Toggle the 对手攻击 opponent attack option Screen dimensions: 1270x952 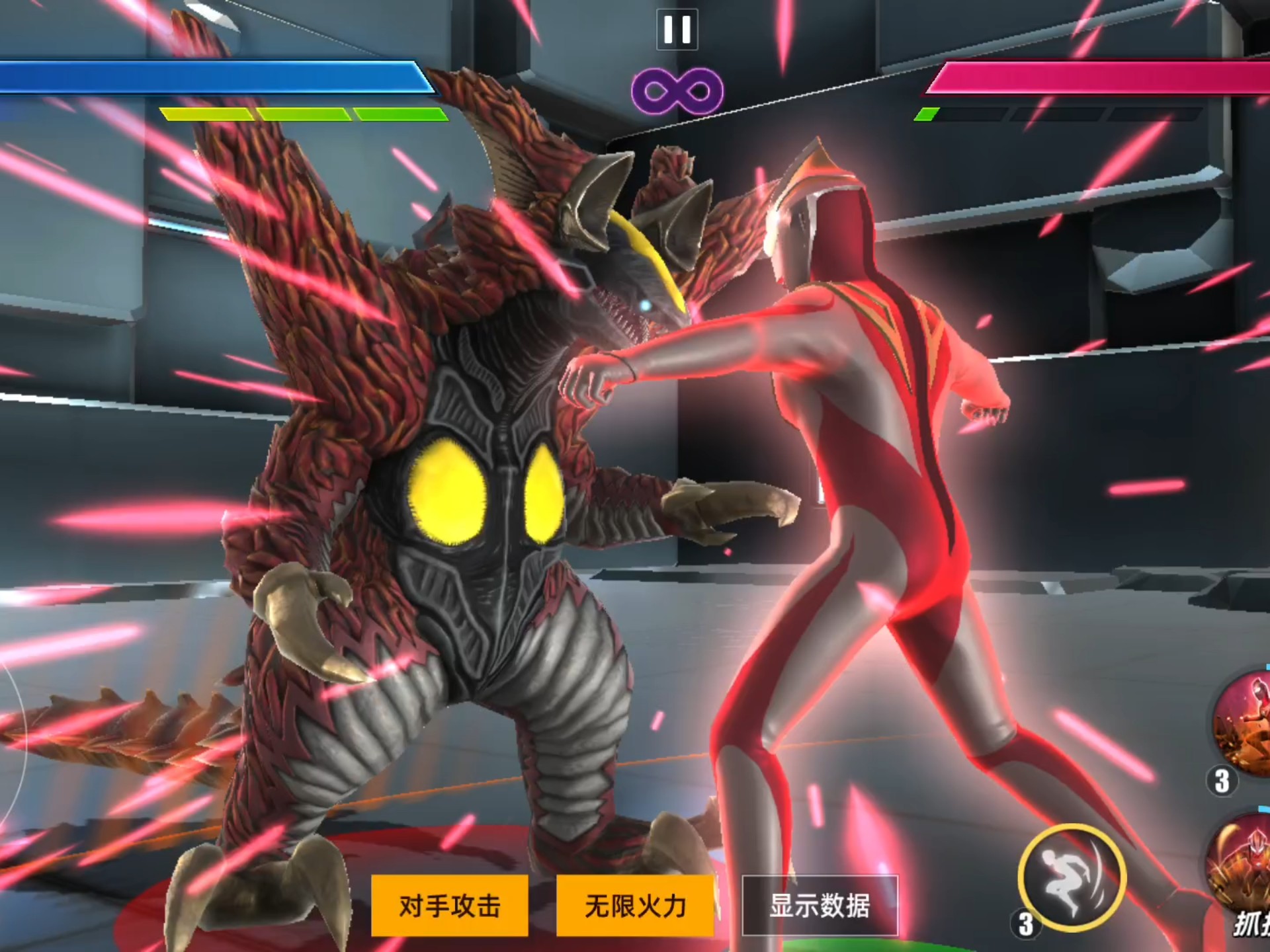point(450,905)
